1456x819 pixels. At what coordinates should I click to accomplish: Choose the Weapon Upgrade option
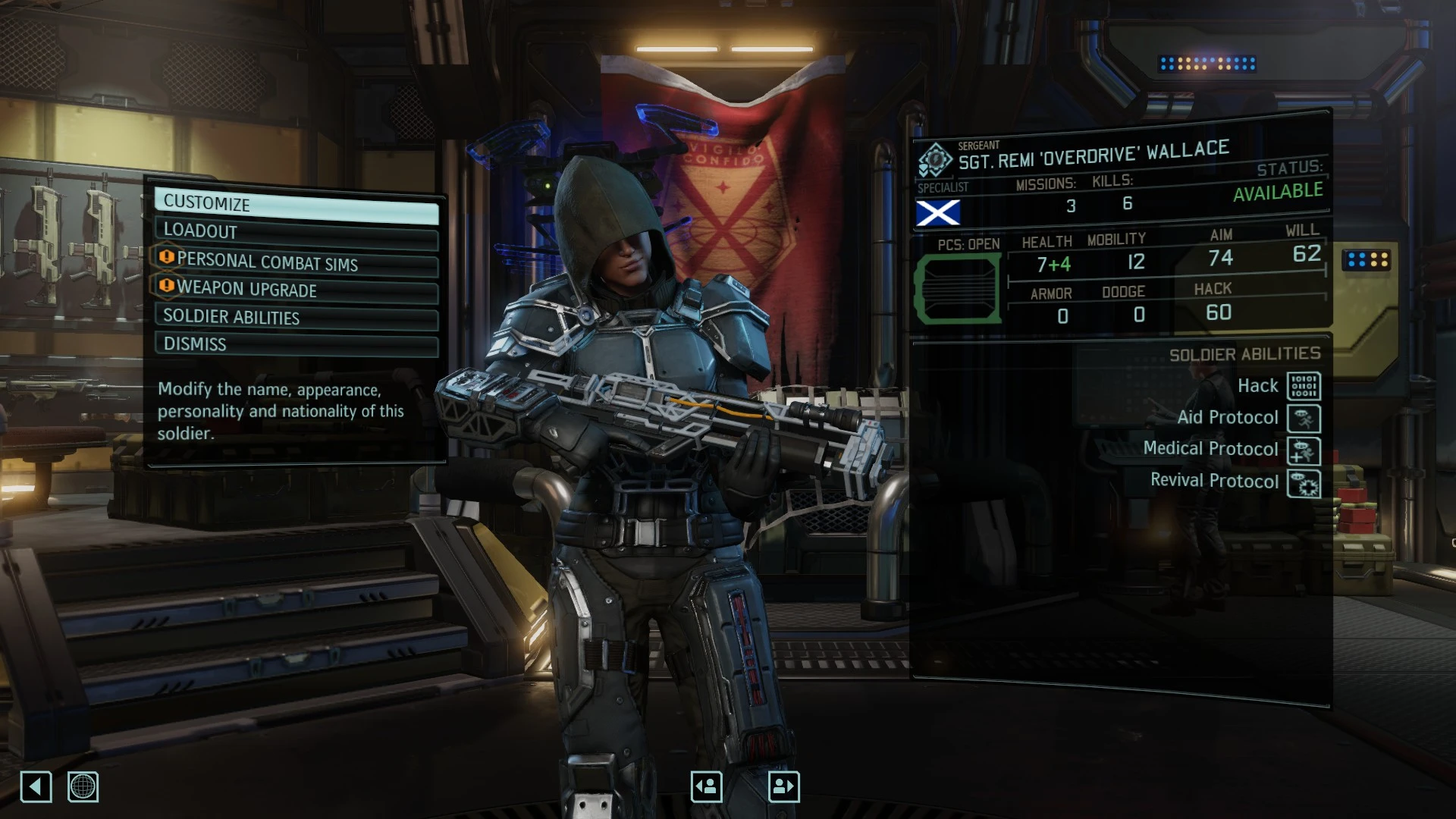pos(296,290)
